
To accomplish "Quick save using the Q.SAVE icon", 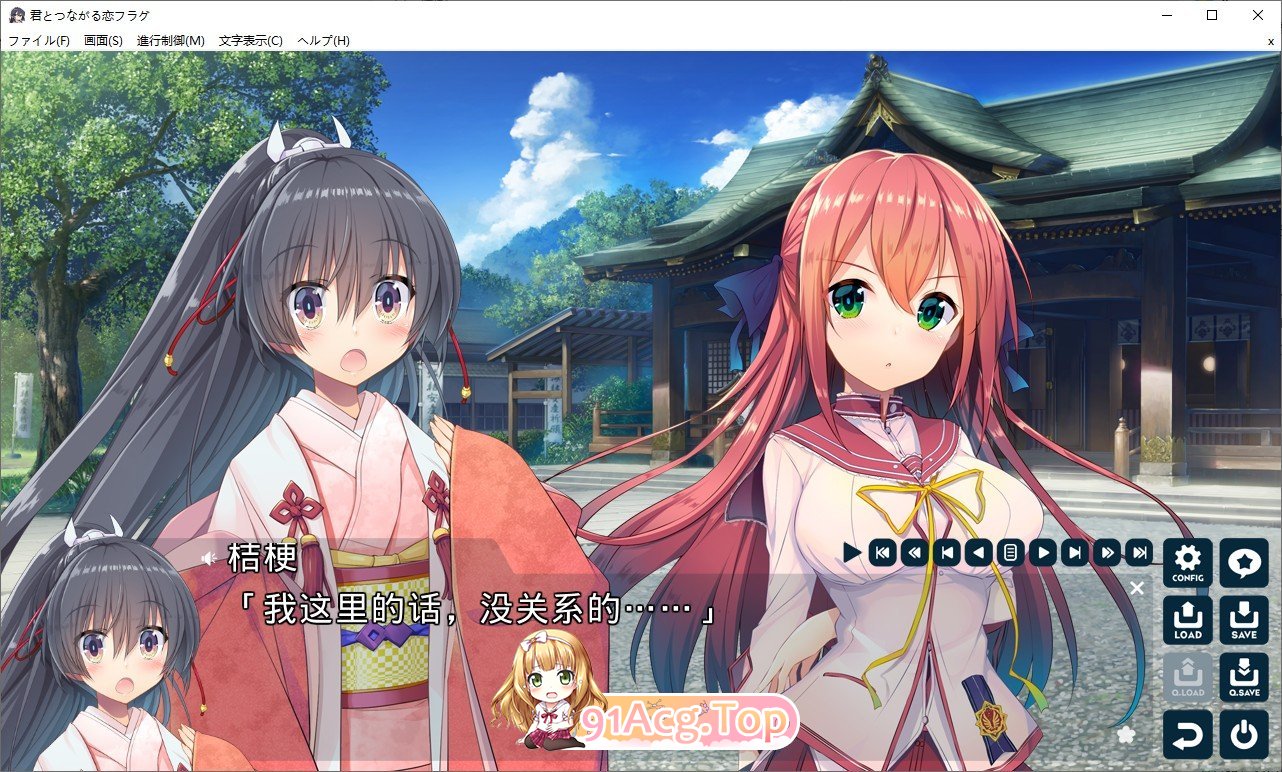I will (x=1243, y=675).
